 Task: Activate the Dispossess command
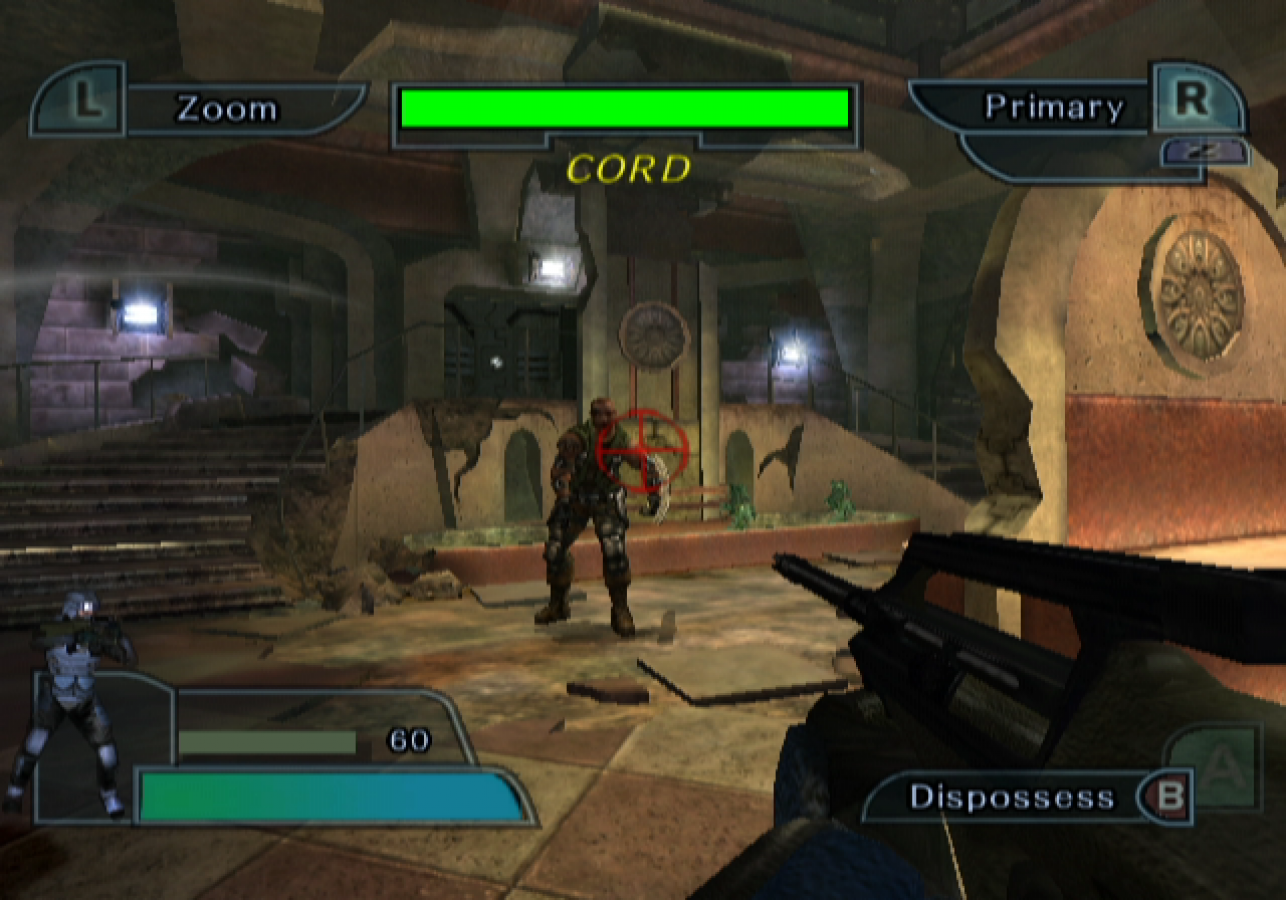1010,797
